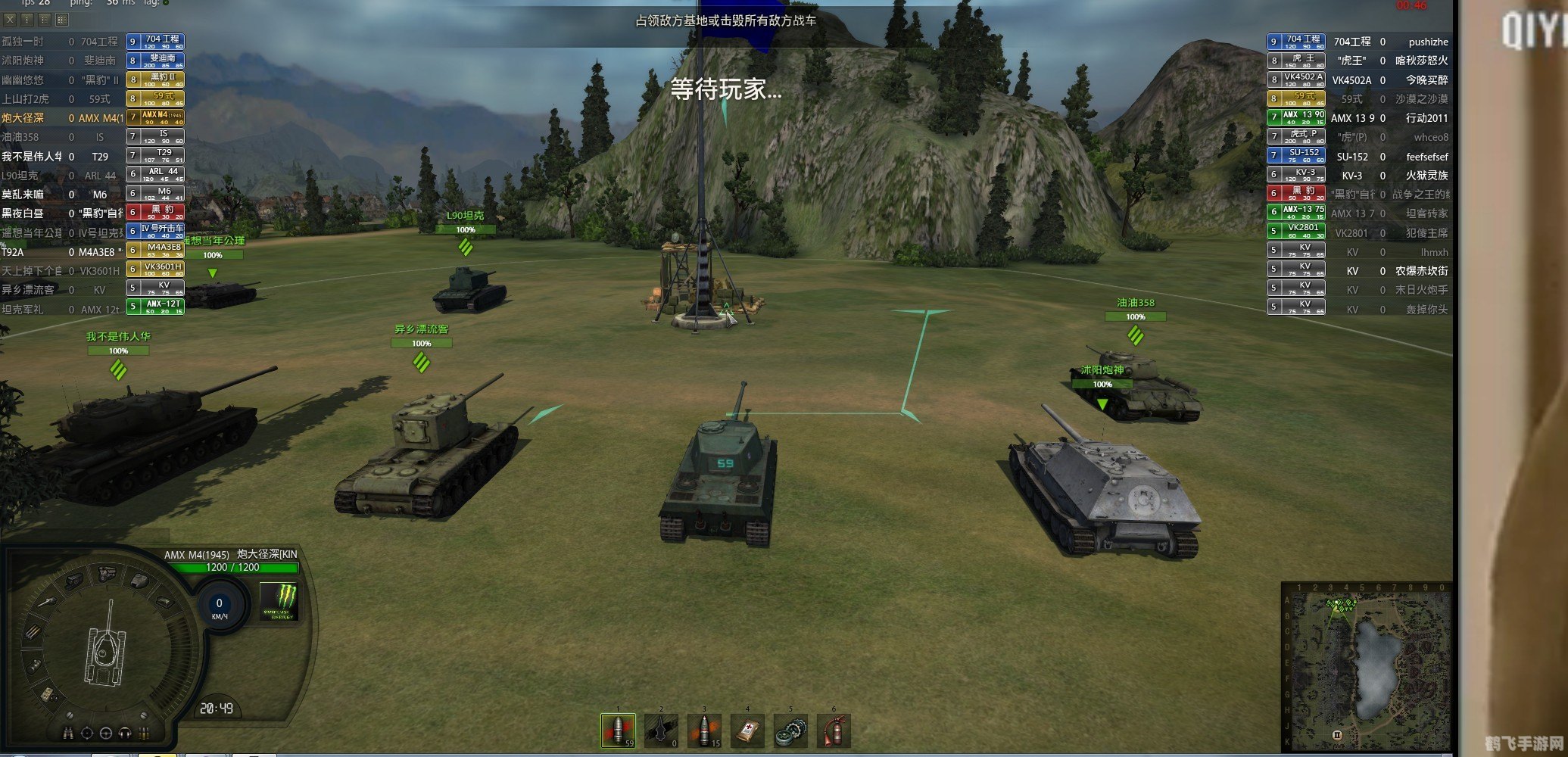
Task: Activate the repair kit gears consumable
Action: pos(790,731)
